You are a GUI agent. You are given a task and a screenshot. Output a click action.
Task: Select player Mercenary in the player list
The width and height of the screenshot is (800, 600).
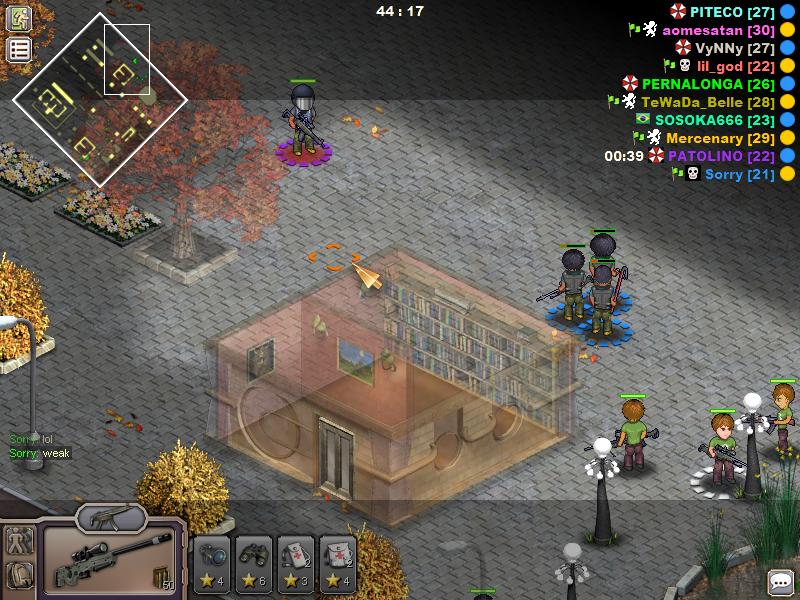(718, 138)
